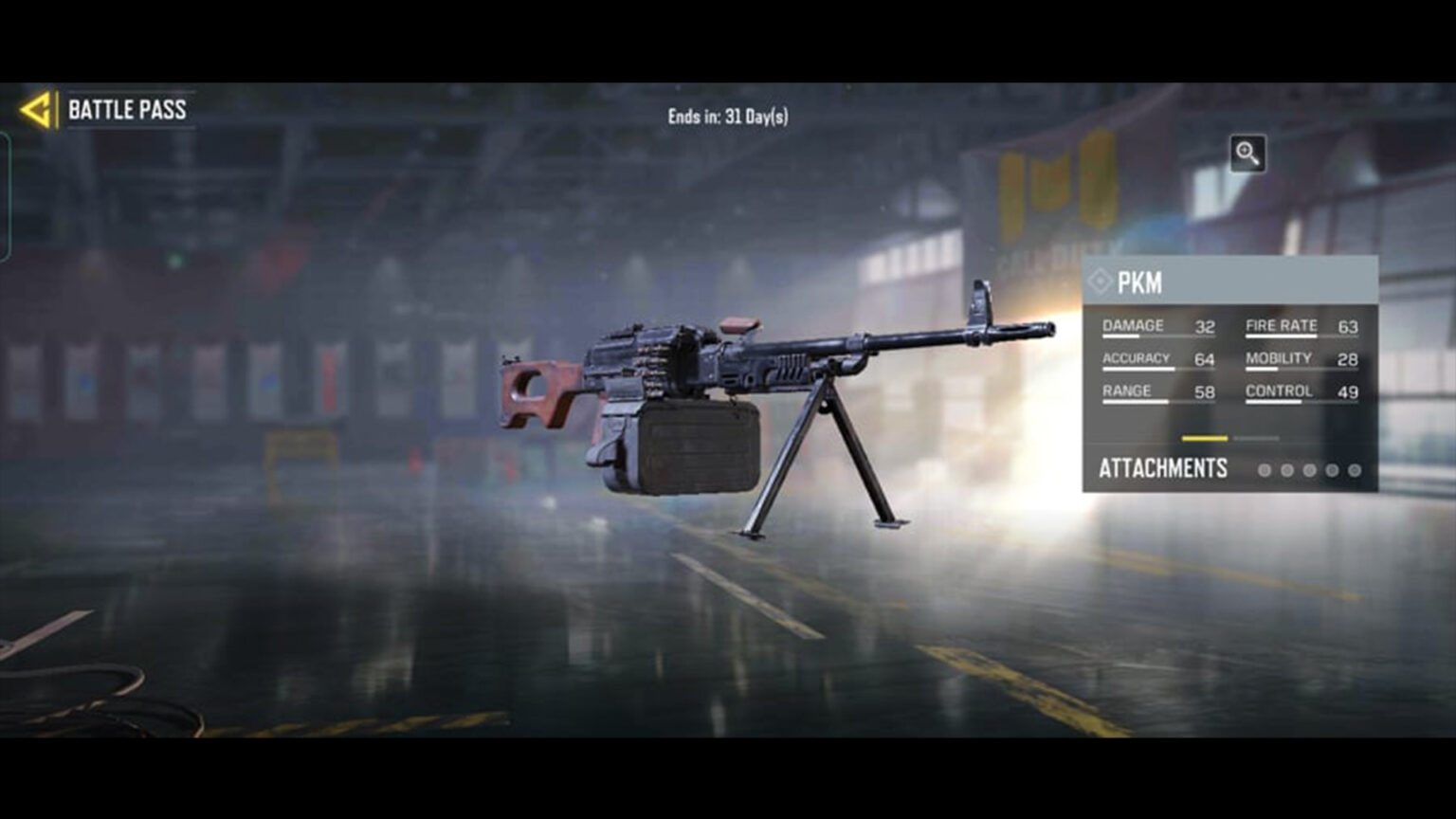The height and width of the screenshot is (819, 1456).
Task: Switch to the second stats page indicator
Action: [x=1256, y=439]
